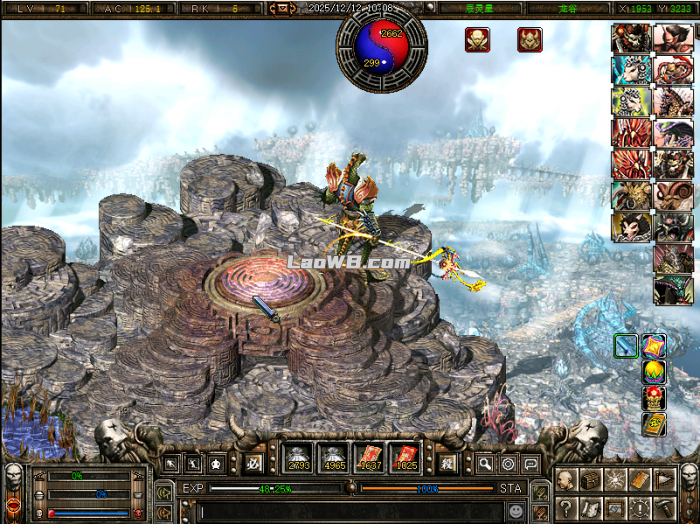The width and height of the screenshot is (700, 524).
Task: Use the red scroll with count 1025
Action: point(404,457)
